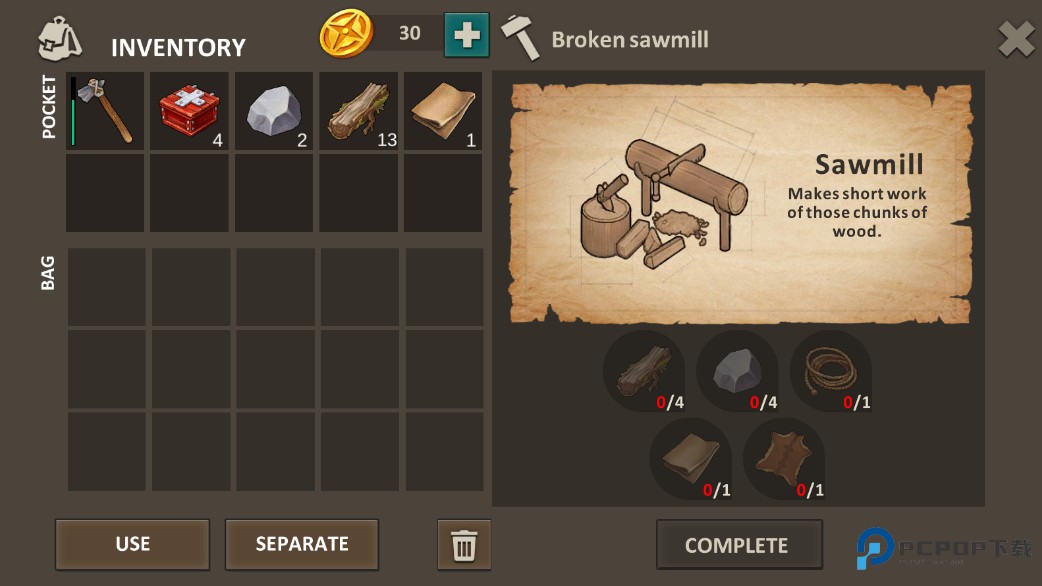Select the animal hide requirement slot
This screenshot has height=586, width=1042.
[784, 458]
